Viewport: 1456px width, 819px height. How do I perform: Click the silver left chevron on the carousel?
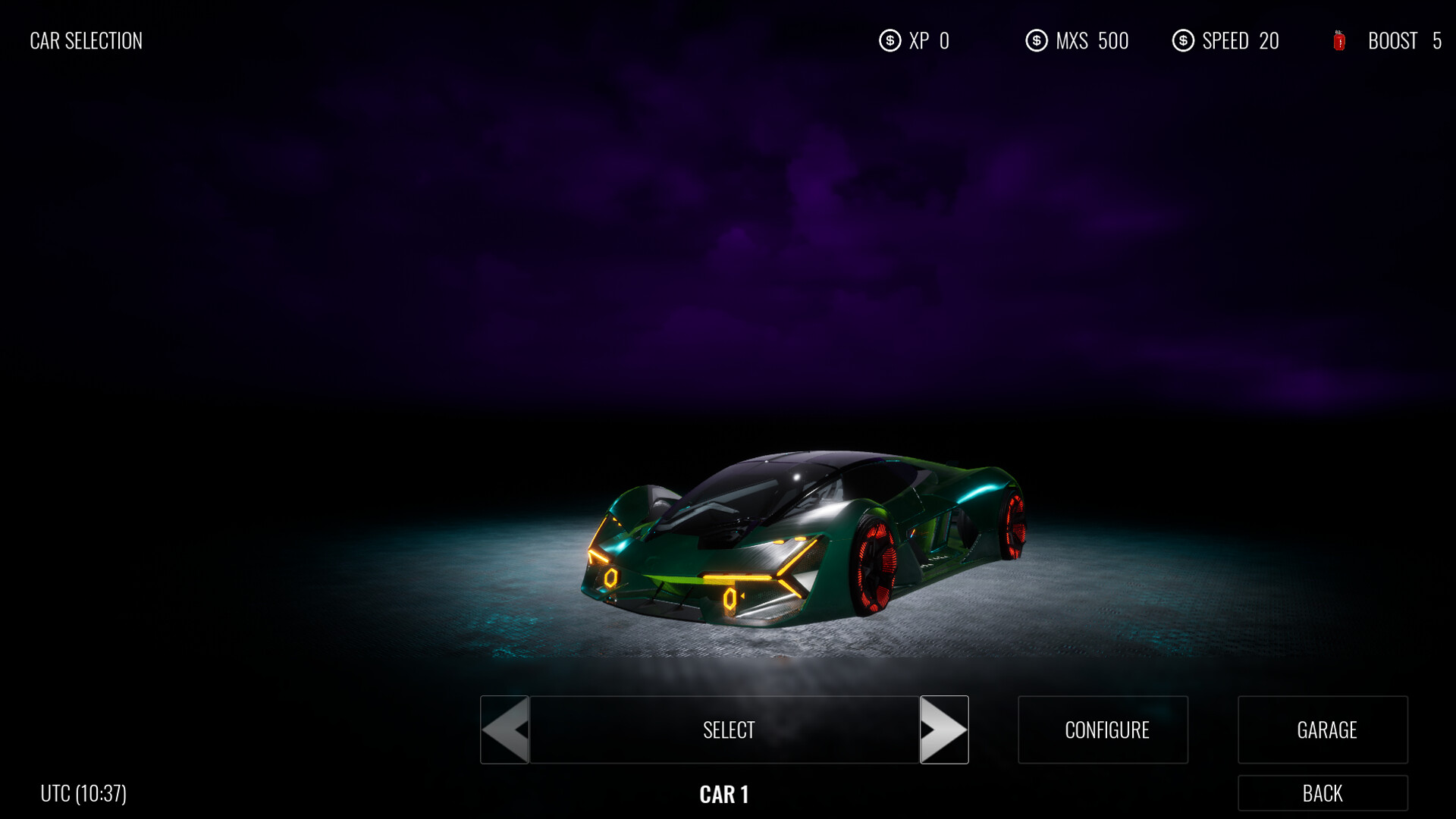[x=505, y=730]
